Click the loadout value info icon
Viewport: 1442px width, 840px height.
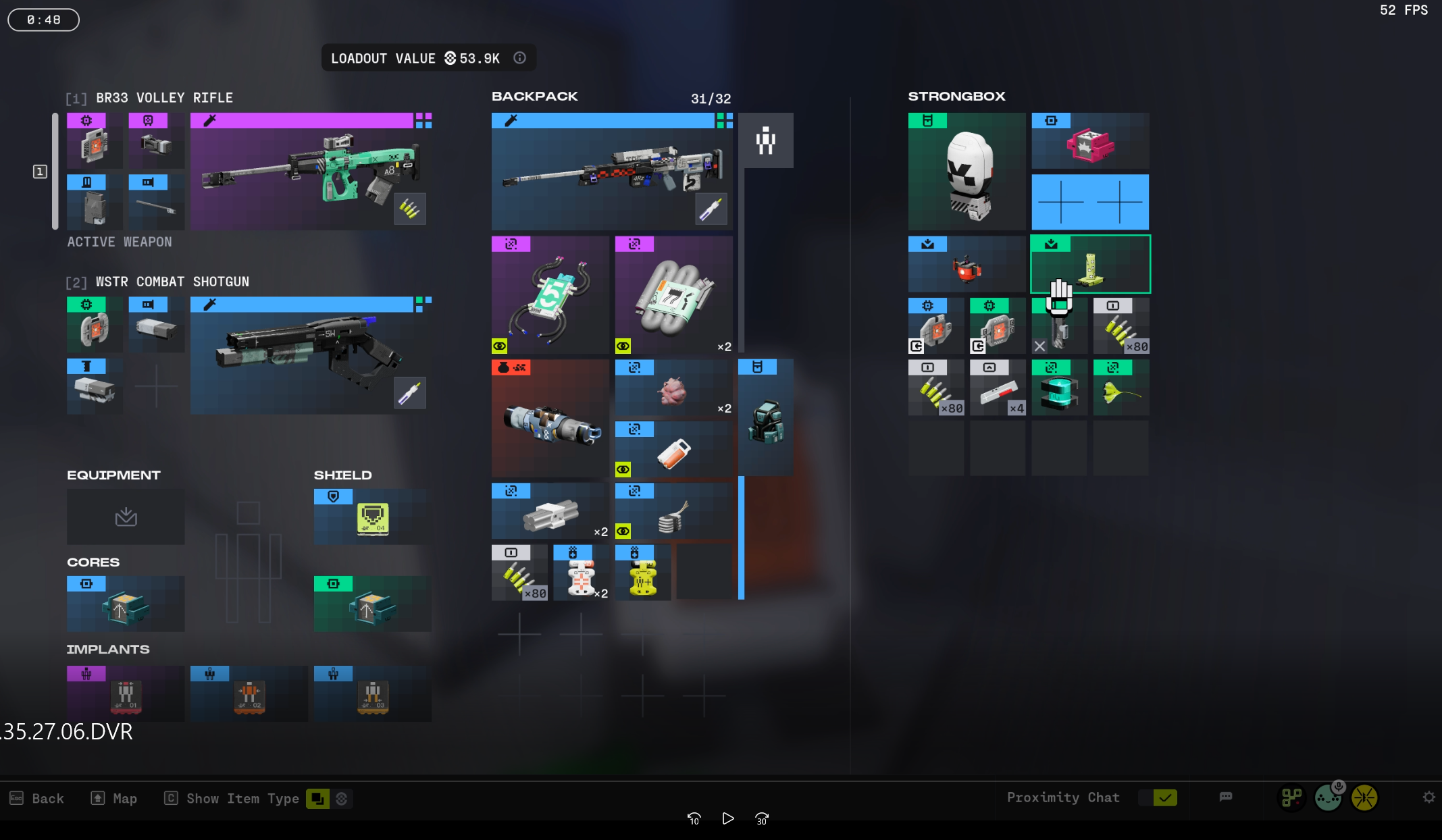(519, 58)
